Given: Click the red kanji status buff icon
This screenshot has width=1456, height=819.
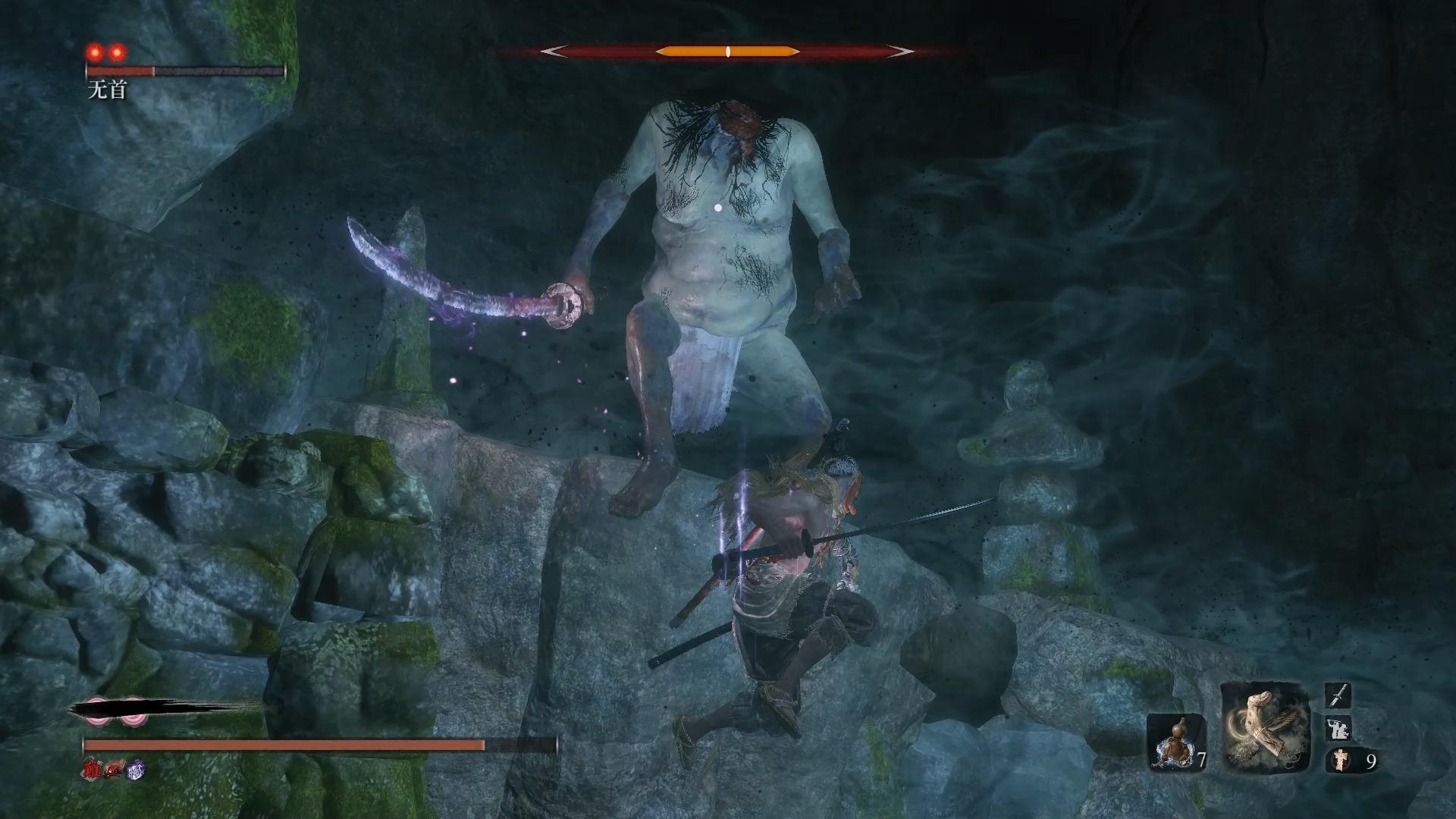Looking at the screenshot, I should pyautogui.click(x=93, y=770).
